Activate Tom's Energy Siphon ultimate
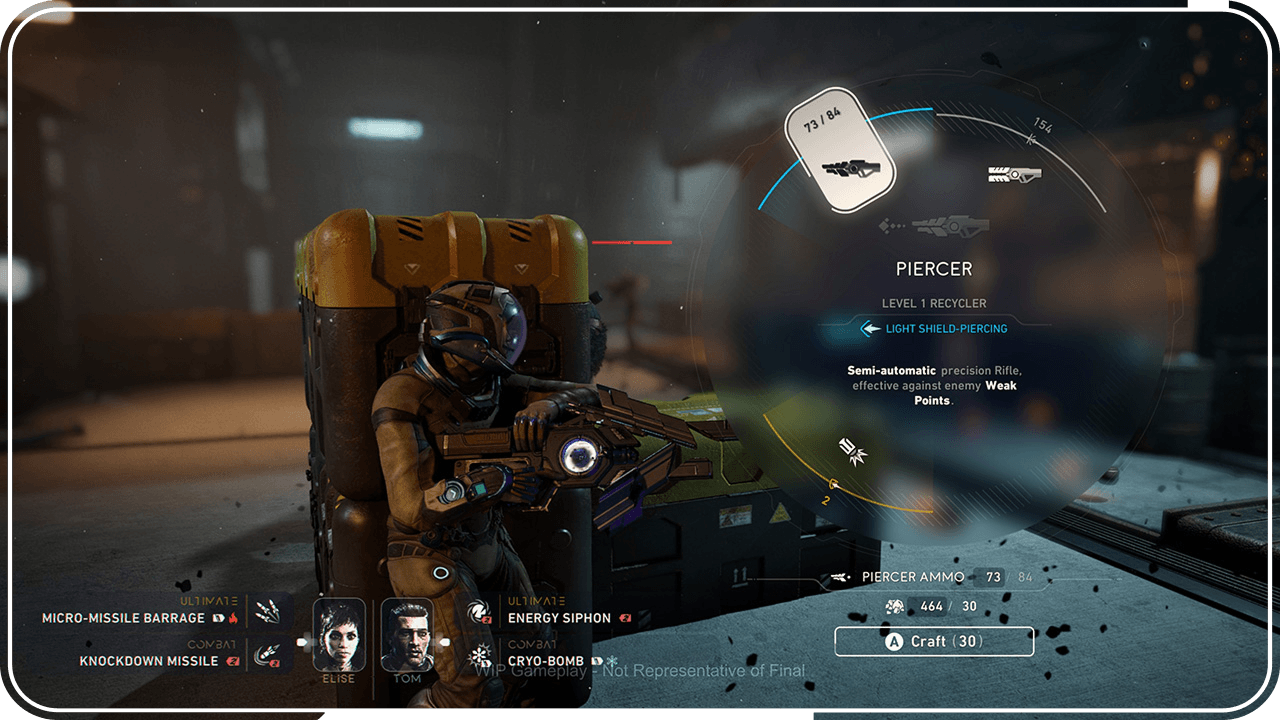Image resolution: width=1280 pixels, height=720 pixels. coord(479,613)
